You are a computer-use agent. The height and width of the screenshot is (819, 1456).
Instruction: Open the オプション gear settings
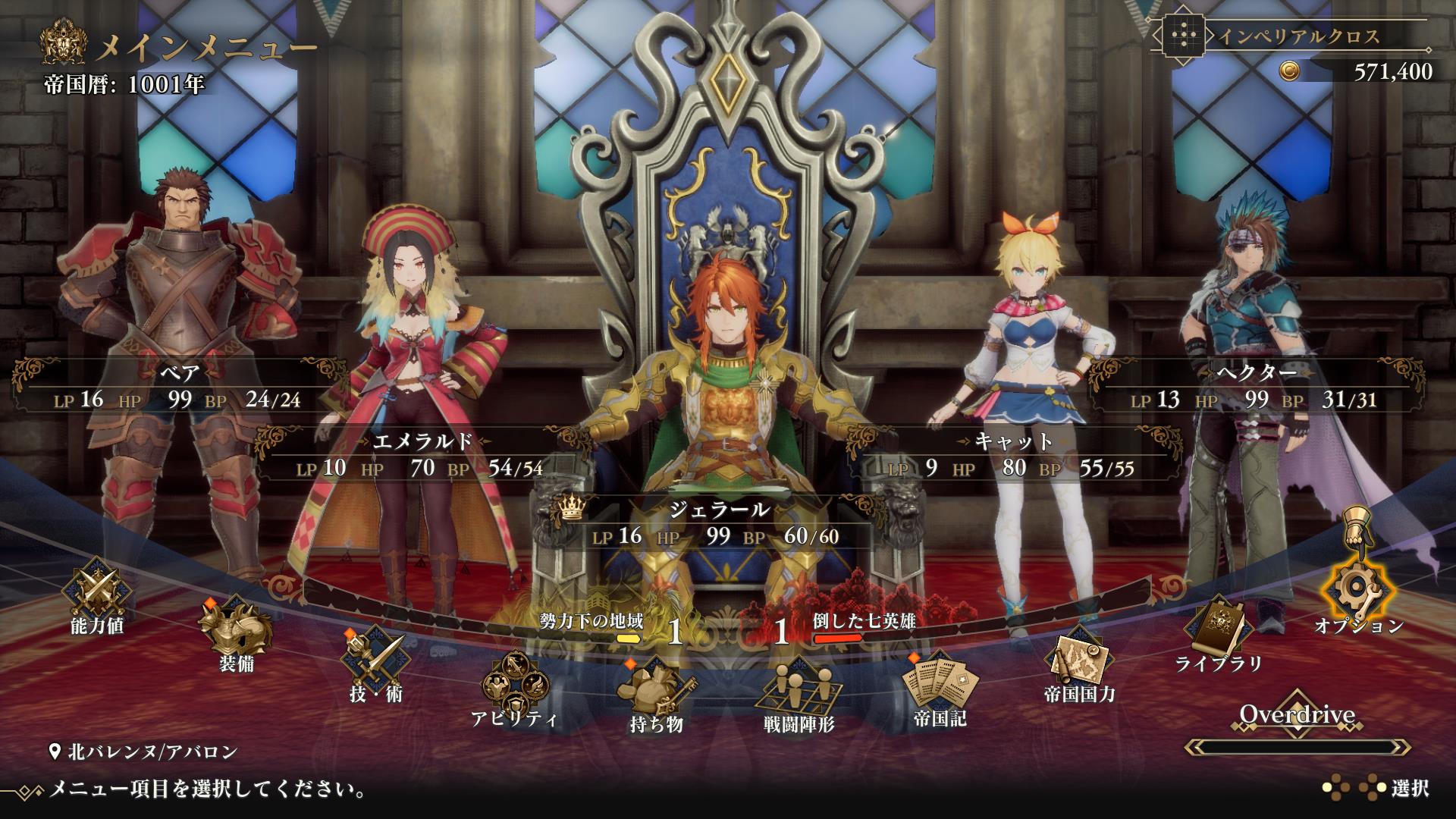tap(1357, 591)
